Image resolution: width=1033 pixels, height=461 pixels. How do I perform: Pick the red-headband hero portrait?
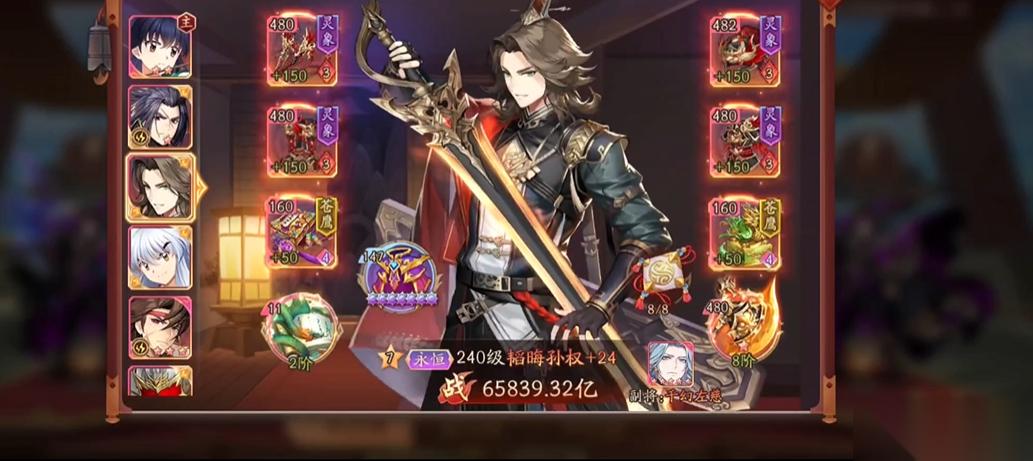point(160,327)
